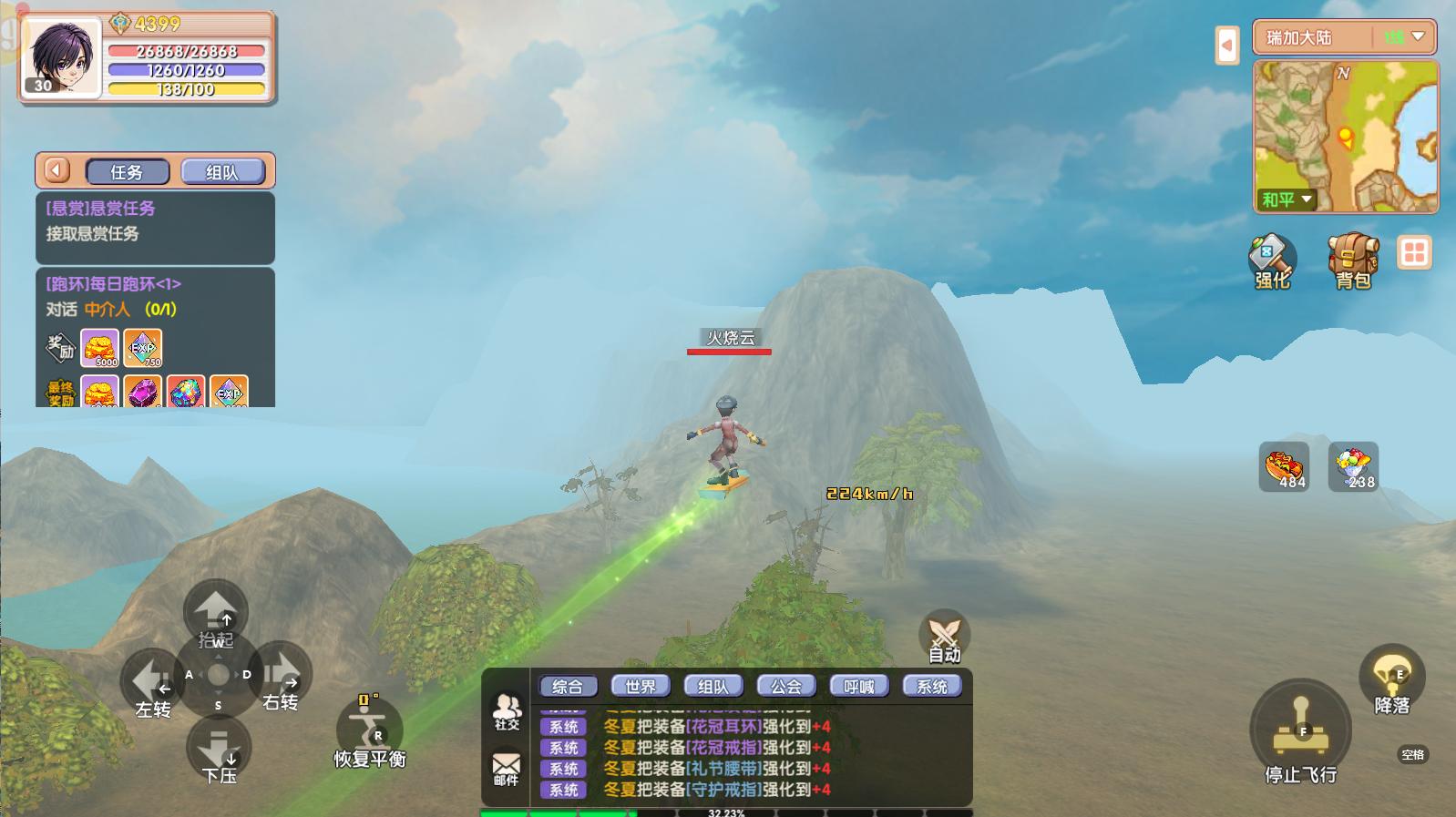Switch to the 组队 team tab
The height and width of the screenshot is (817, 1456).
click(222, 171)
